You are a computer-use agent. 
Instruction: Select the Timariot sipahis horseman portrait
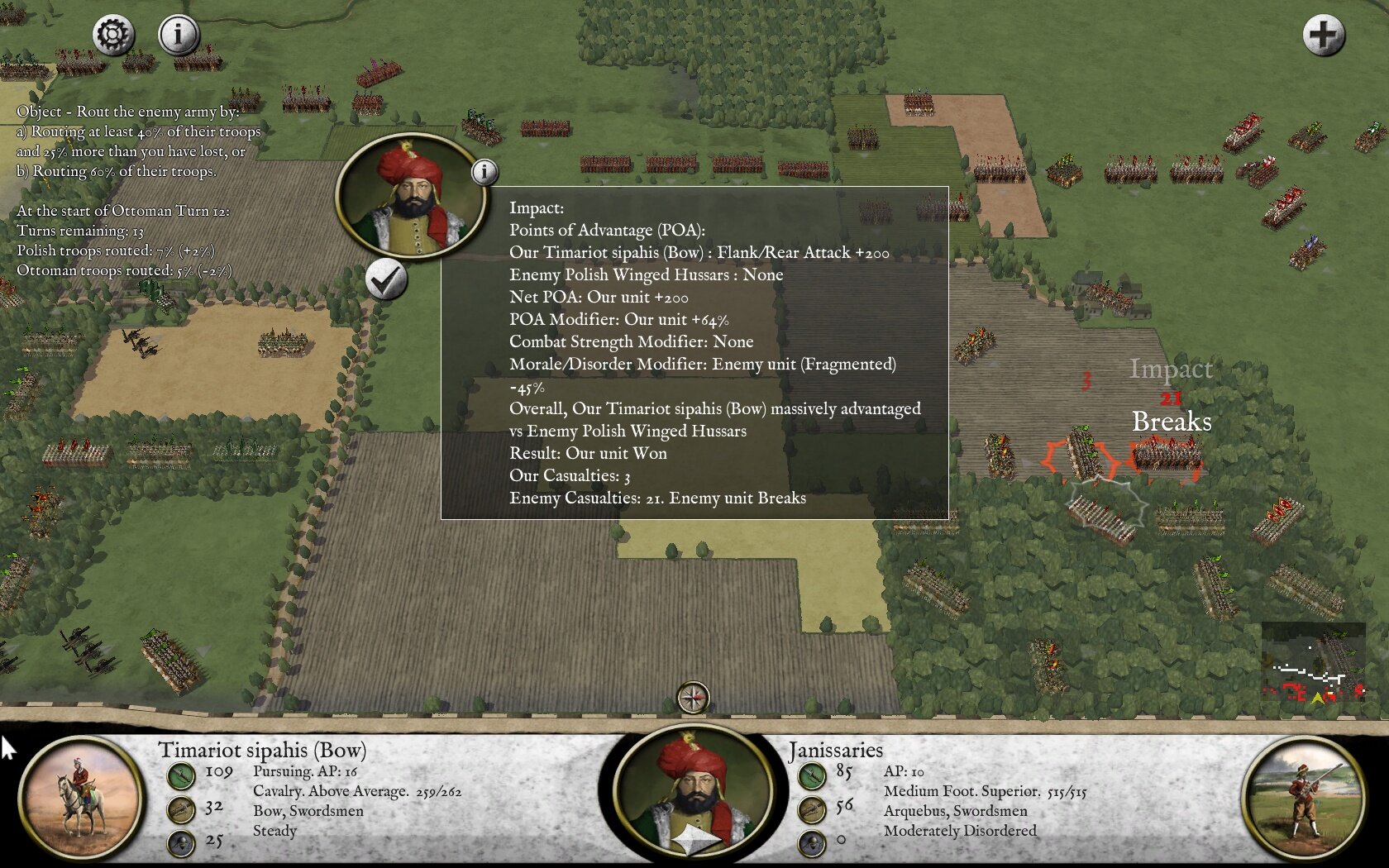coord(80,799)
